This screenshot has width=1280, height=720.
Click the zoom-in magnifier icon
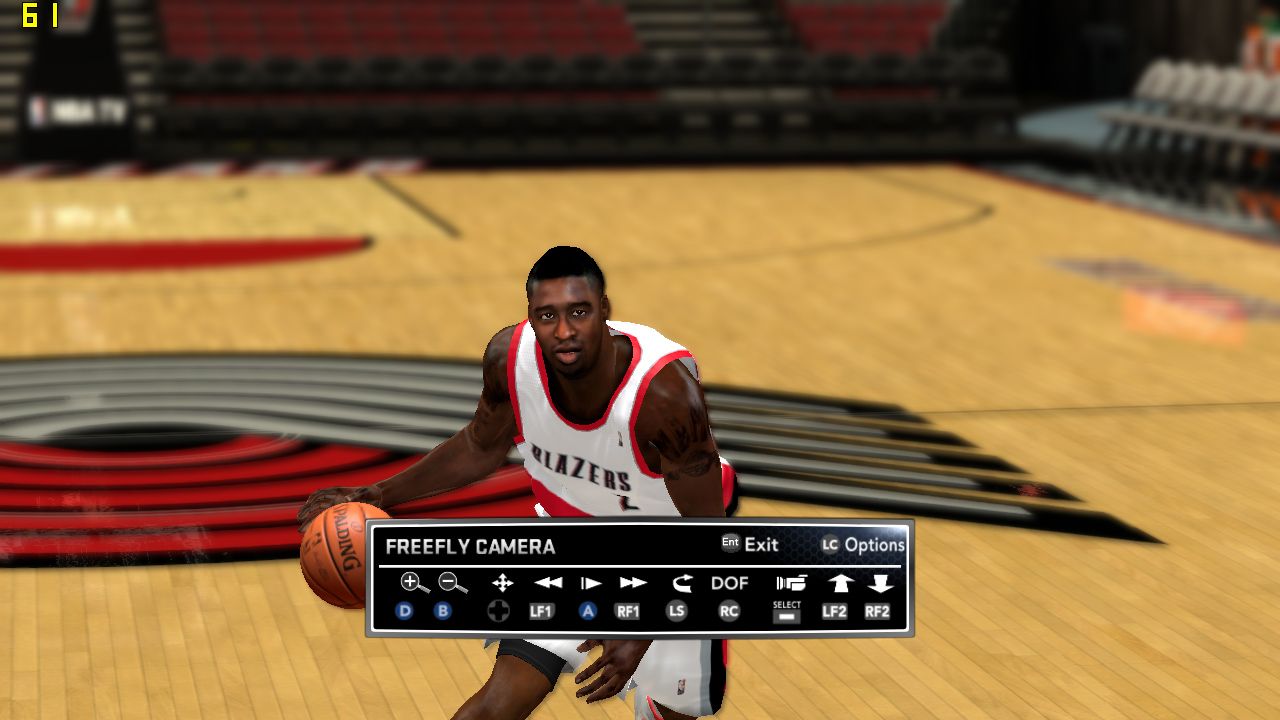[x=413, y=582]
